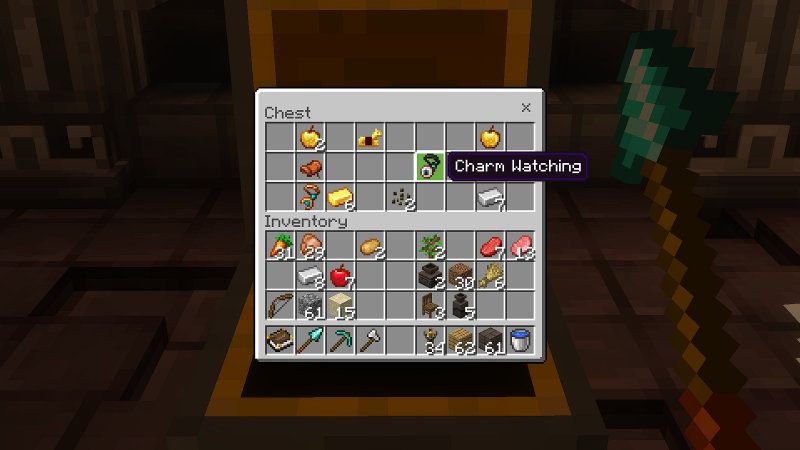The image size is (800, 450).
Task: Select the red apple stack
Action: [x=340, y=276]
